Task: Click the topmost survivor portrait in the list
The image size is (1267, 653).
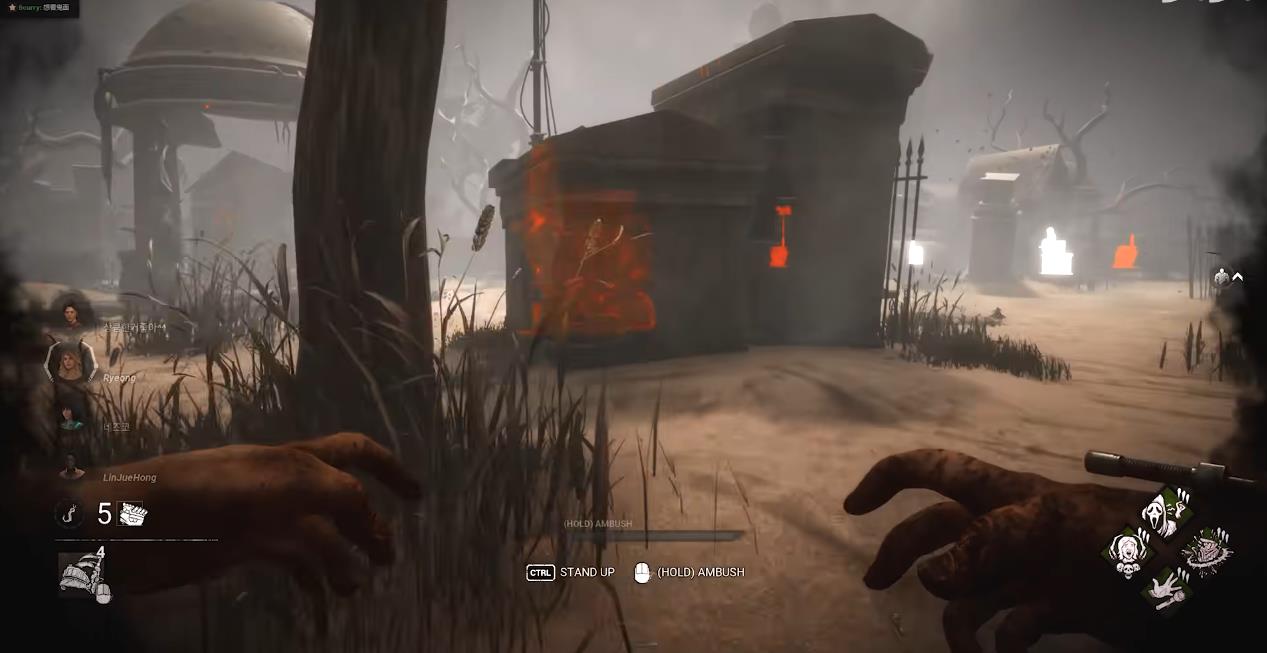Action: (x=71, y=314)
